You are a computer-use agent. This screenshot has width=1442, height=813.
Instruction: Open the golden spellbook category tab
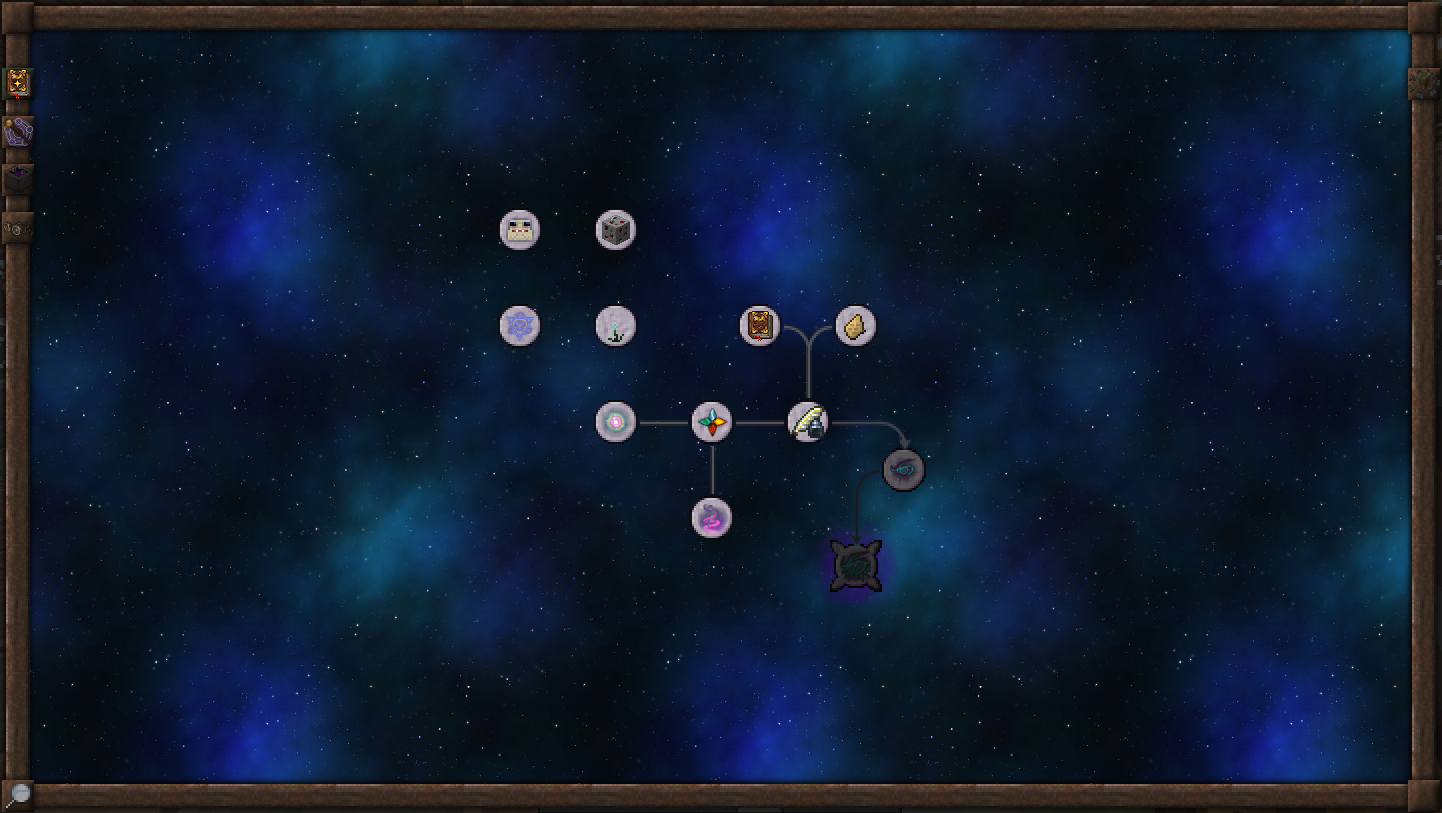tap(18, 84)
